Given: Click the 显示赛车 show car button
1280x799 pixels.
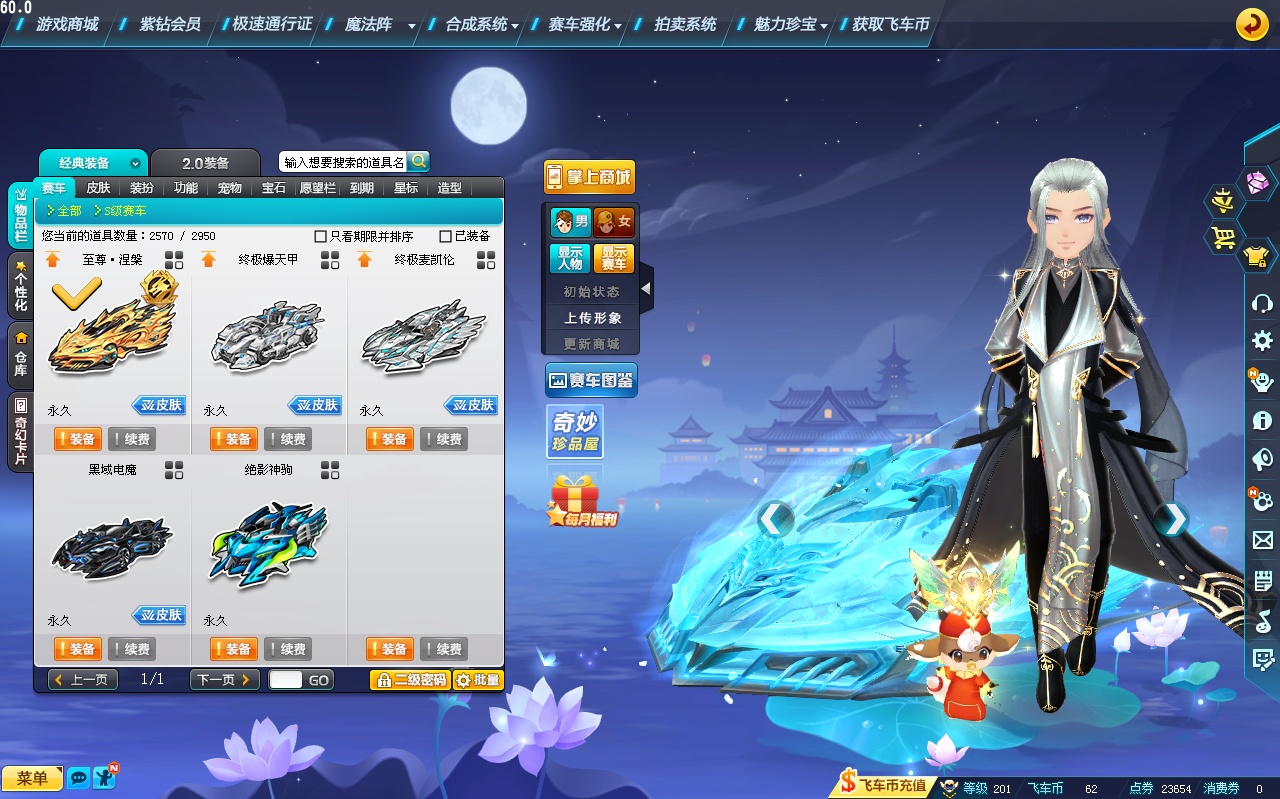Looking at the screenshot, I should click(613, 258).
